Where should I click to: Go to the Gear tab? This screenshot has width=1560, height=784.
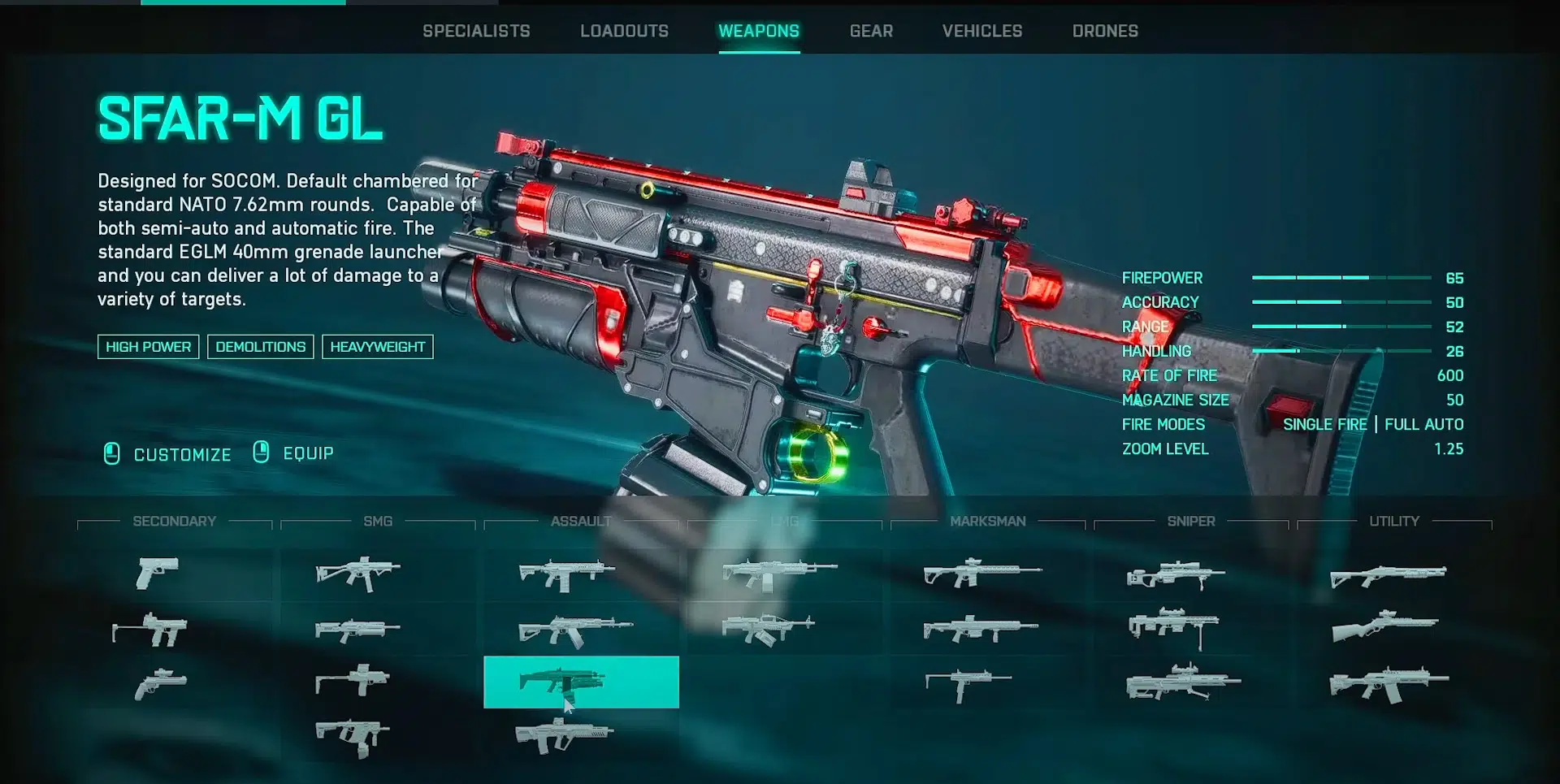pyautogui.click(x=871, y=31)
